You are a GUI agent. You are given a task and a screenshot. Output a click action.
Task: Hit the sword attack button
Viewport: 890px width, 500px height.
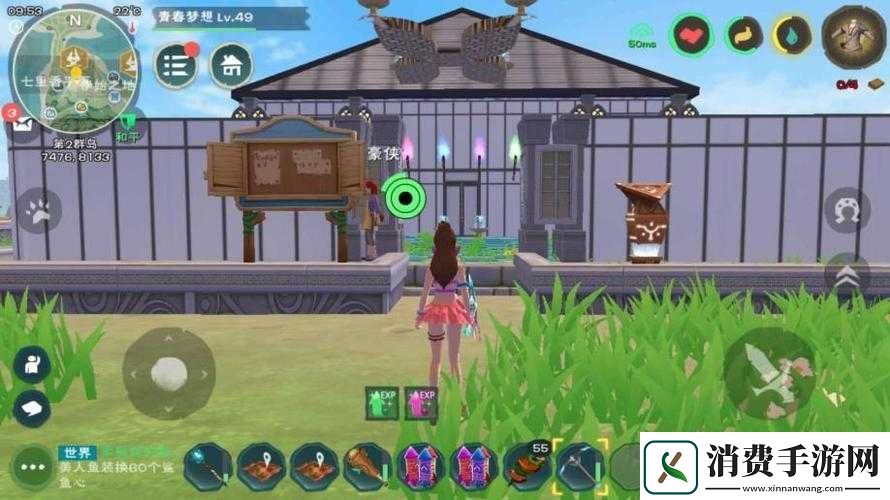(x=769, y=373)
